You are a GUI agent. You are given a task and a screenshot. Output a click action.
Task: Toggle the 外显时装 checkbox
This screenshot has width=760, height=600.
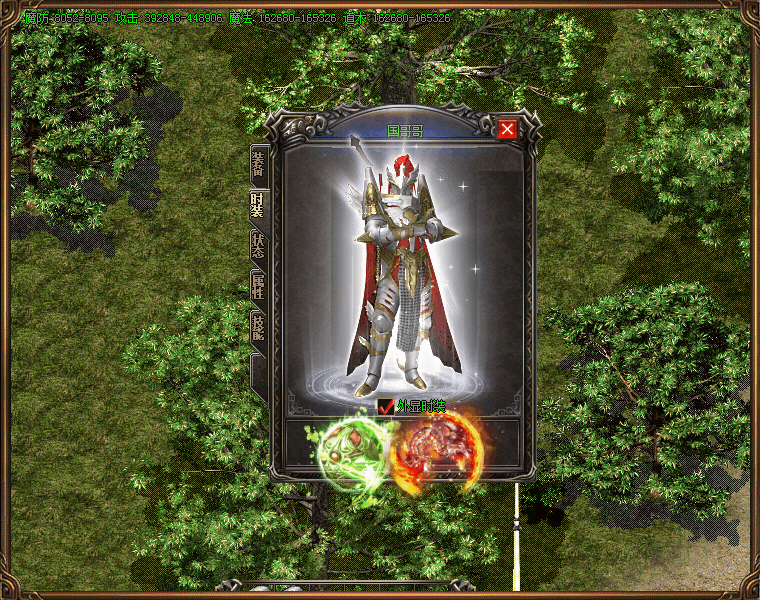click(386, 406)
